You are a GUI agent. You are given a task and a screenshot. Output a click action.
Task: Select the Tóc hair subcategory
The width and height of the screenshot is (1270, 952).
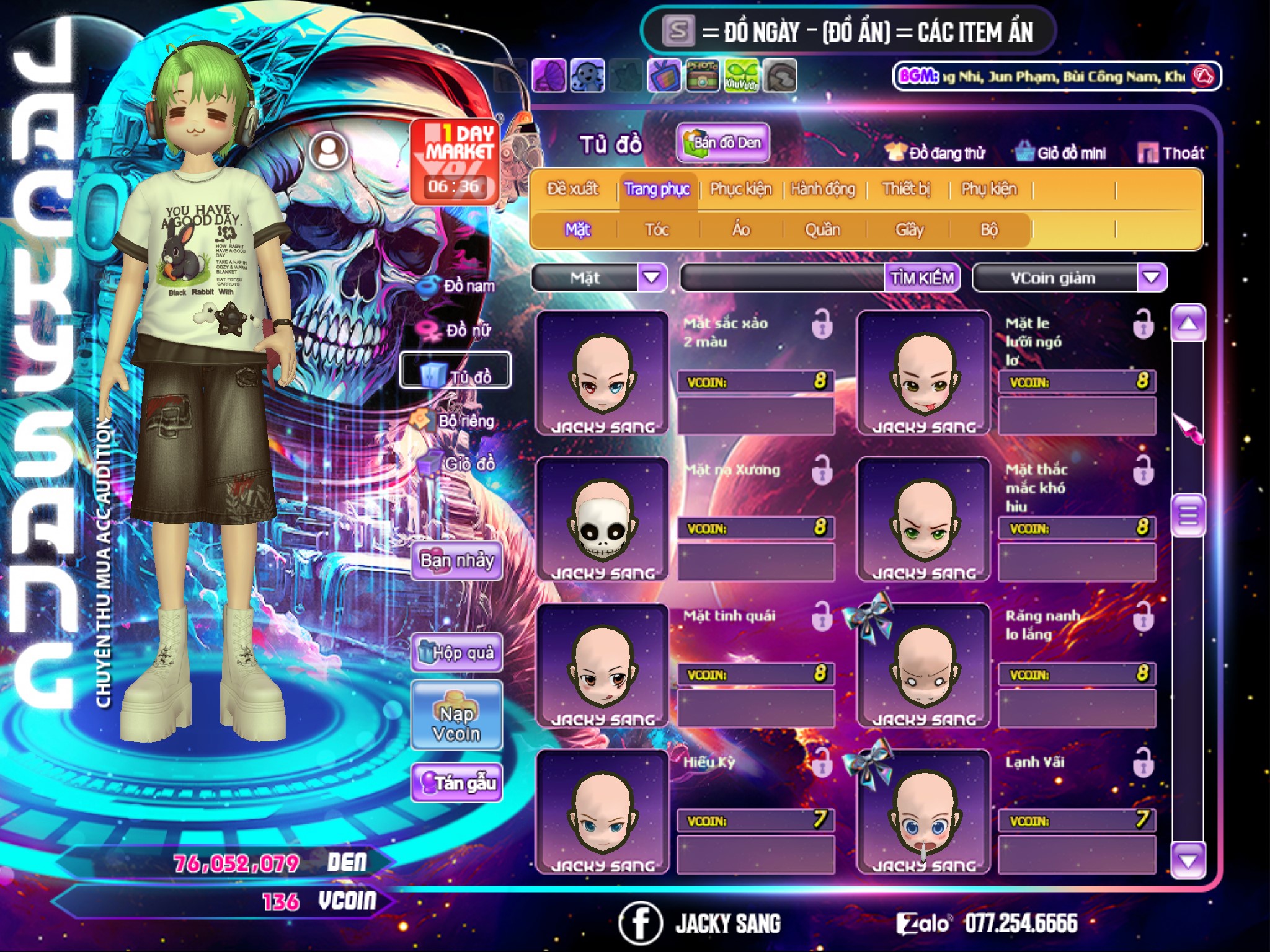pos(657,230)
